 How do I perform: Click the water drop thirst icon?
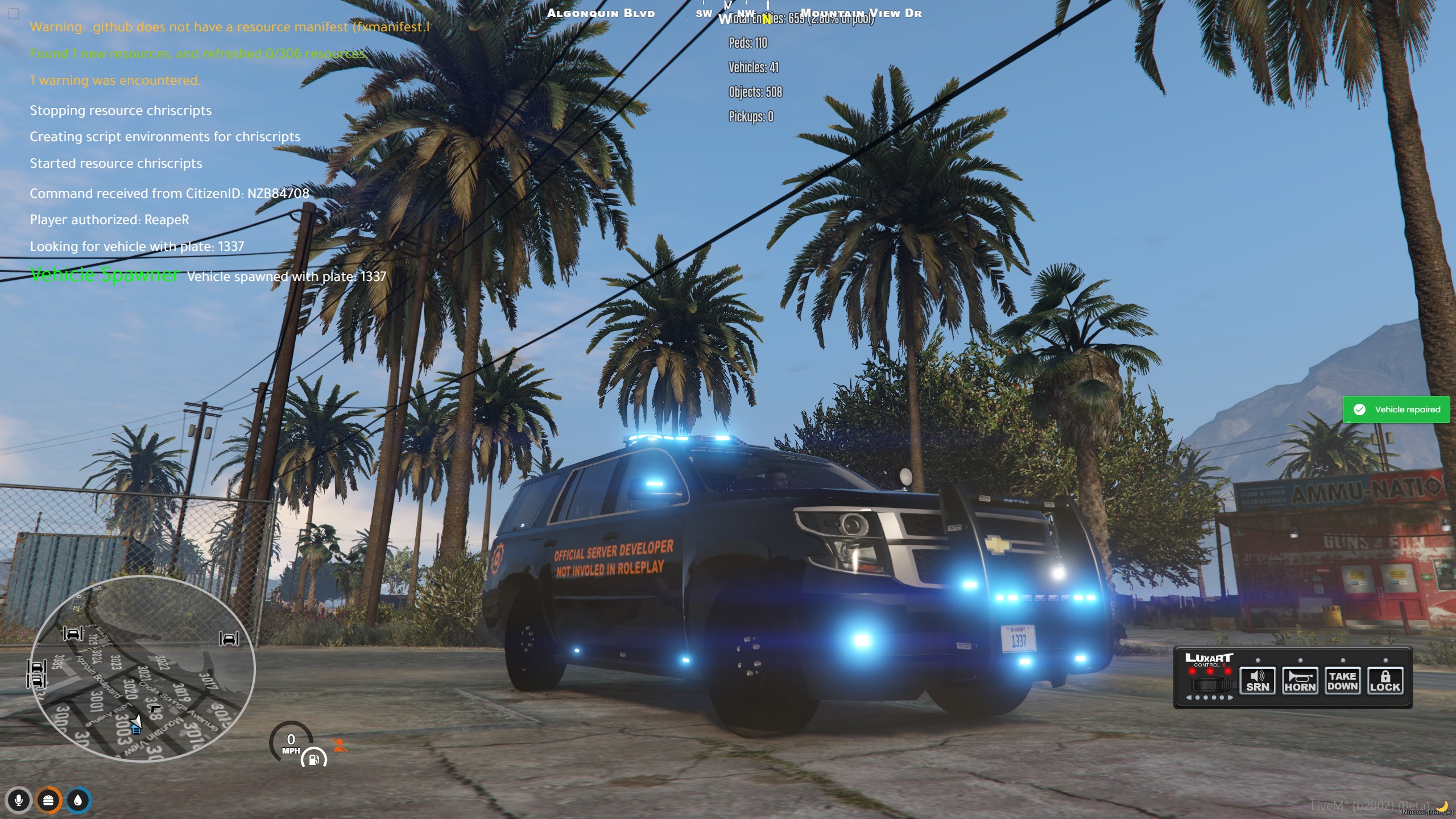click(78, 801)
